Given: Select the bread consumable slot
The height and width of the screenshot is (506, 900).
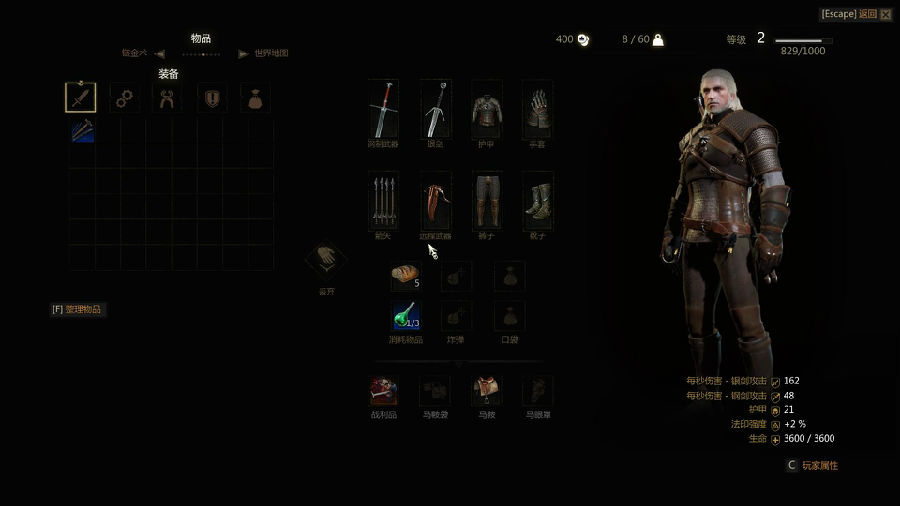Looking at the screenshot, I should pos(405,275).
